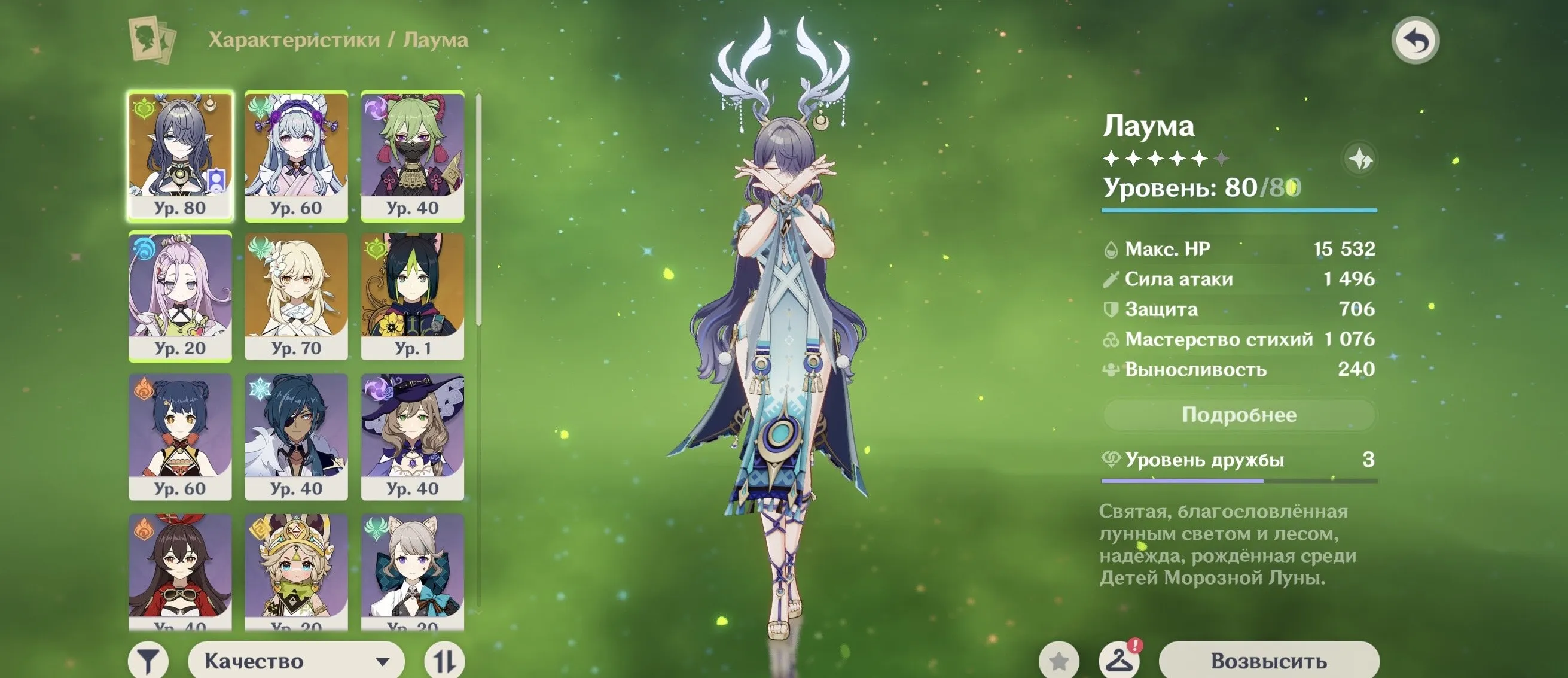This screenshot has width=1568, height=678.
Task: Pick the witch with purple hat
Action: pos(413,437)
